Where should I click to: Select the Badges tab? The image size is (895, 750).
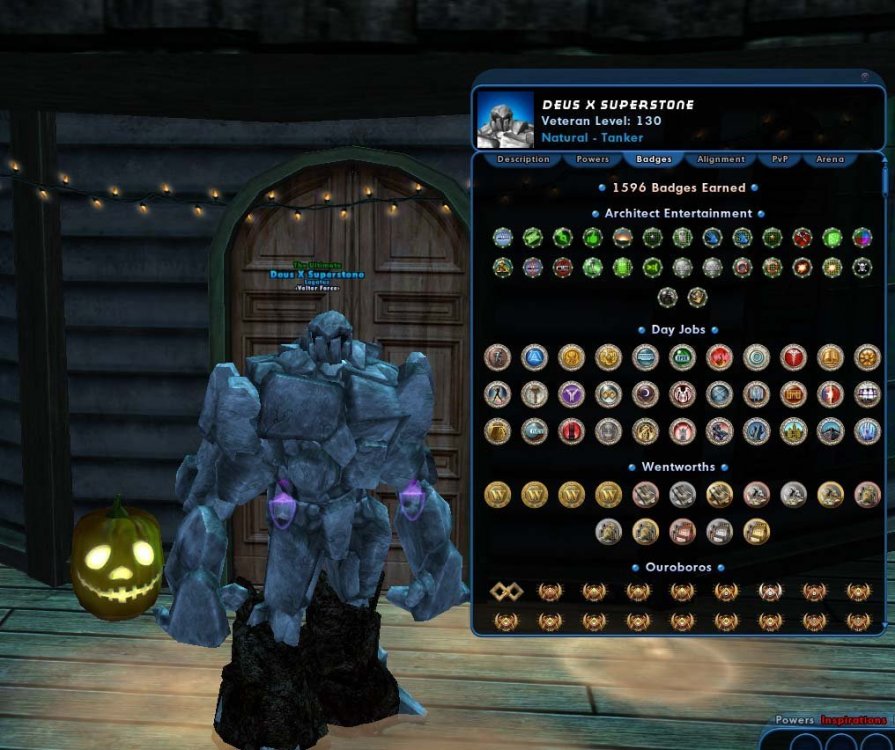pyautogui.click(x=653, y=159)
